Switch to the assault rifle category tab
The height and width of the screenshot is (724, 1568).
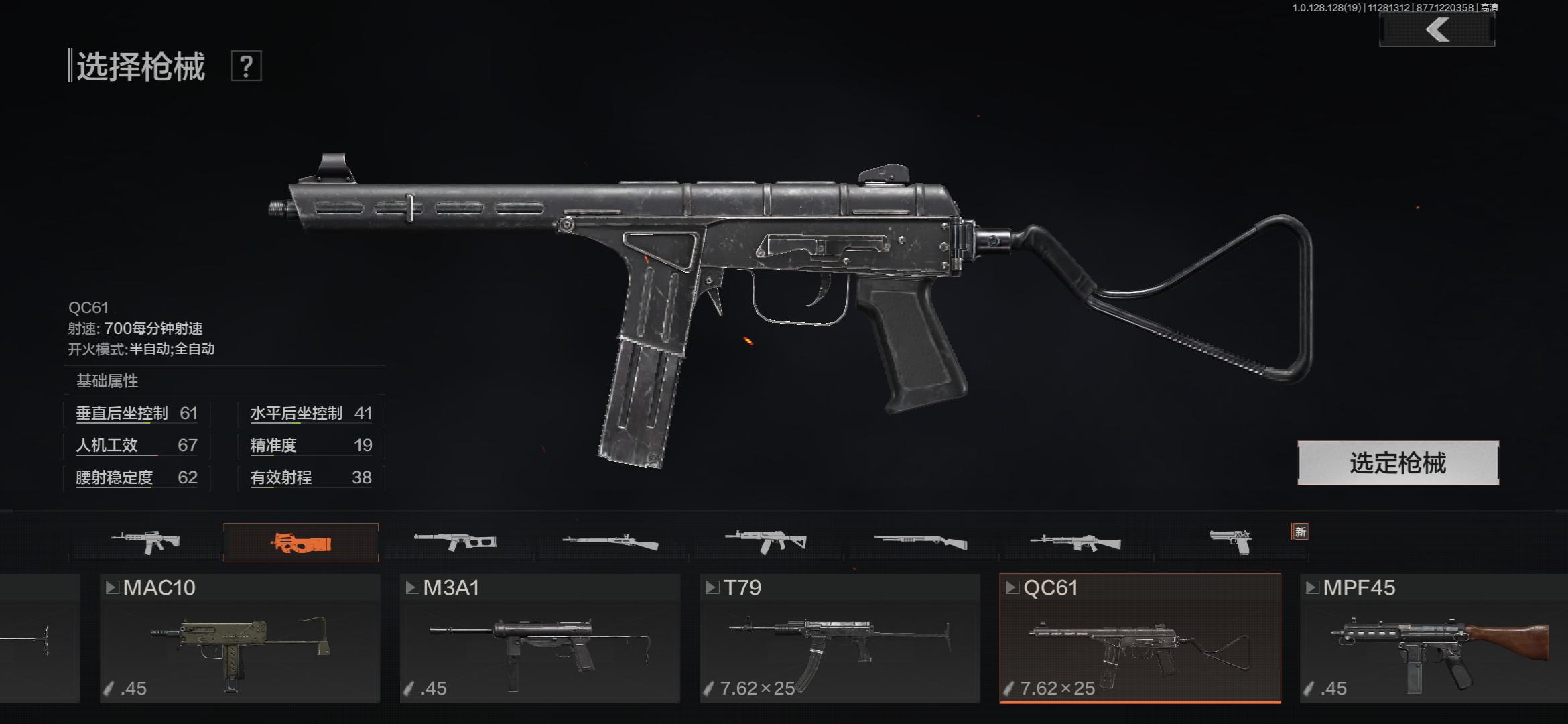[x=146, y=542]
